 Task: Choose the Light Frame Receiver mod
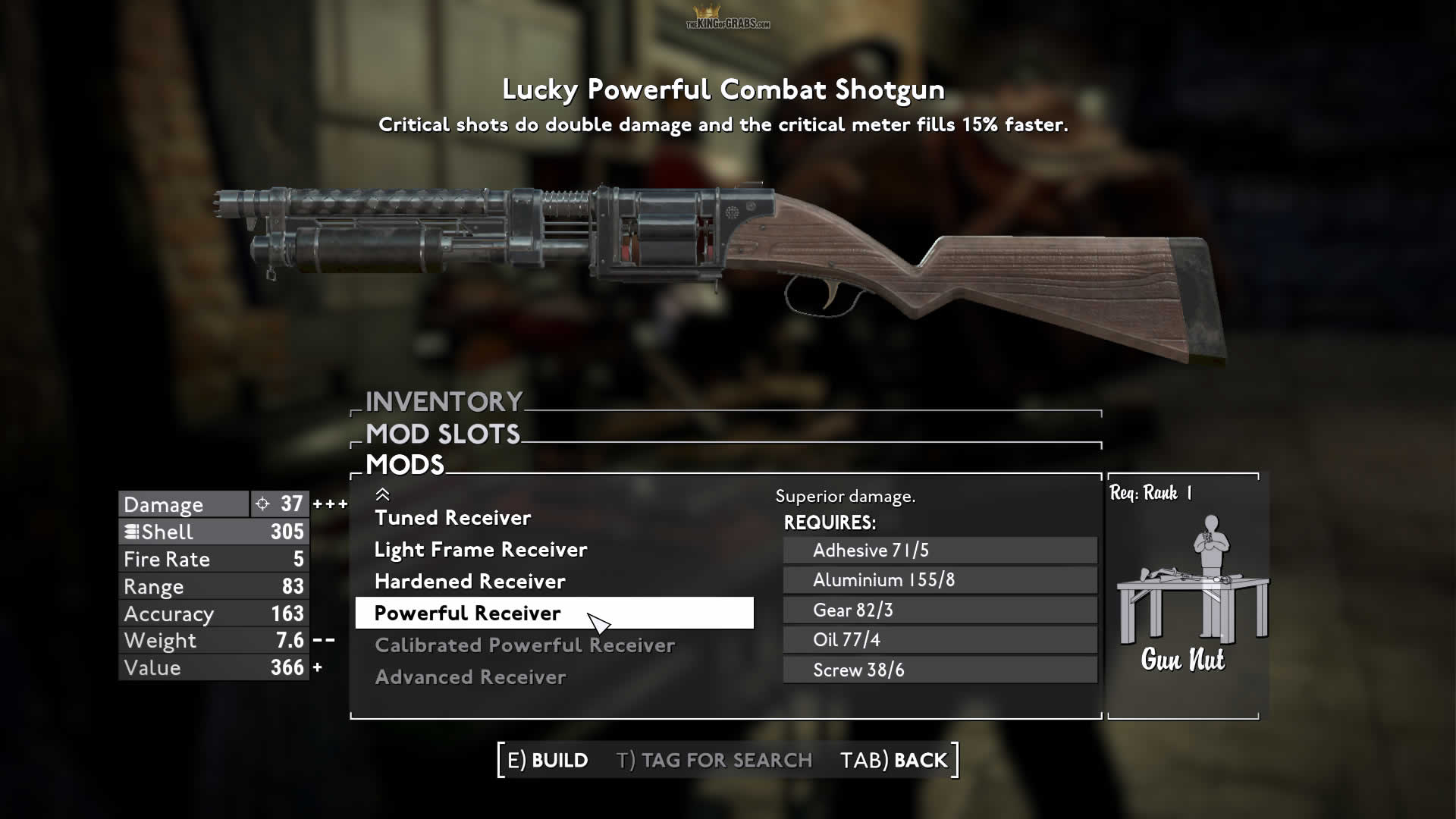point(481,550)
